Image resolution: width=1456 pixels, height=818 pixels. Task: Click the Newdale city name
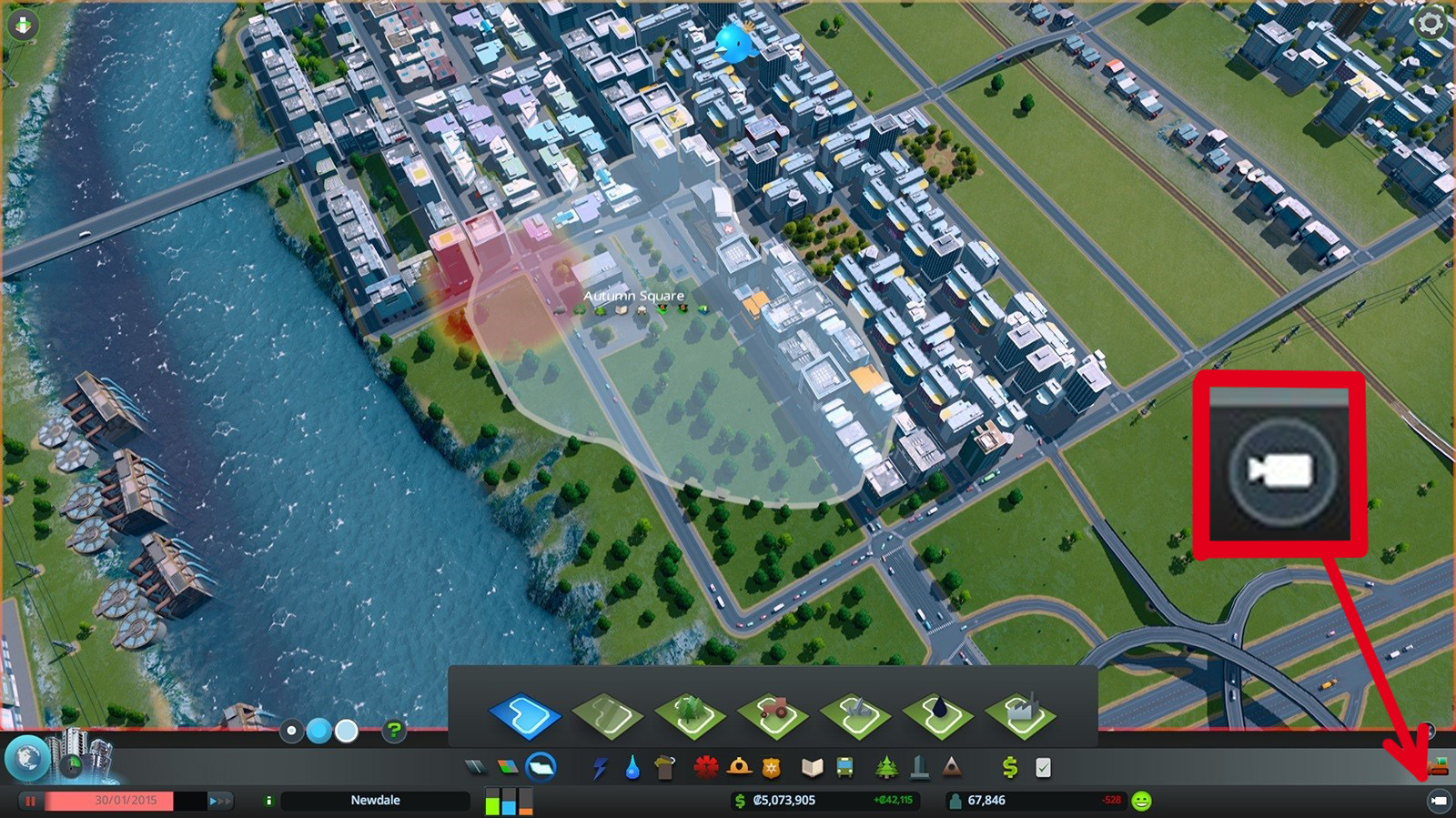[376, 800]
